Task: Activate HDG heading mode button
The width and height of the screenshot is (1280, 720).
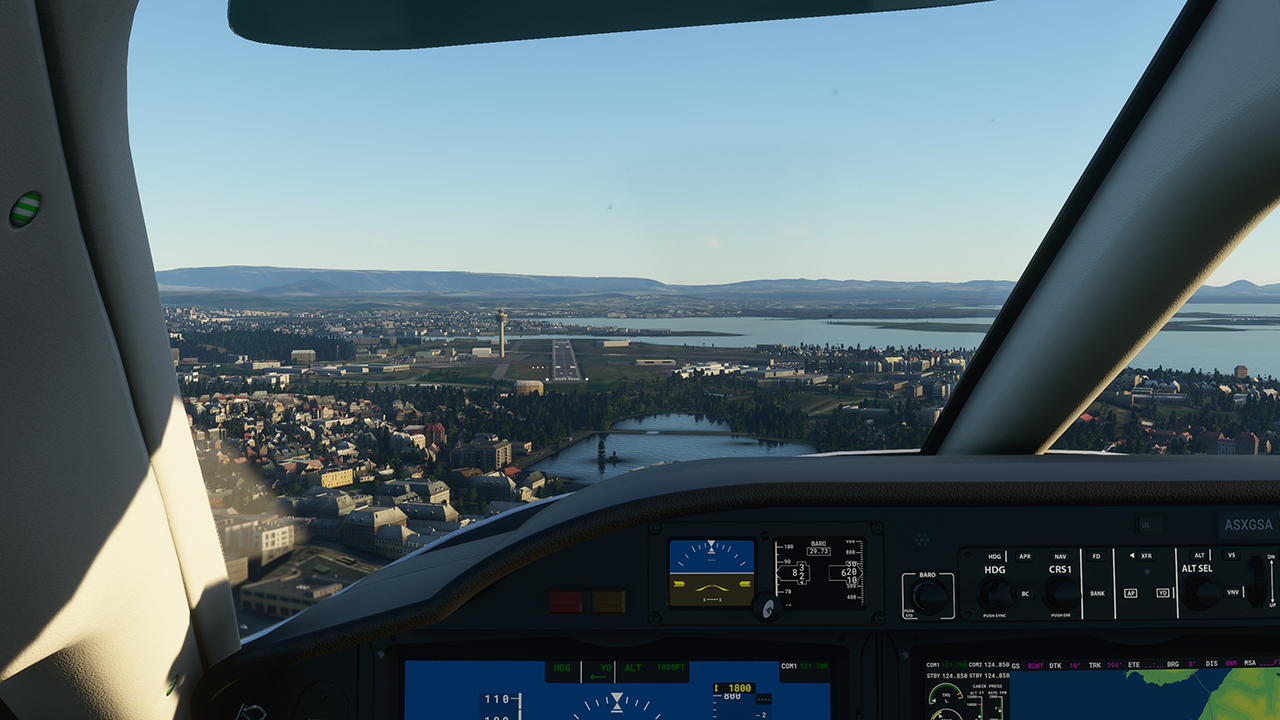Action: (x=994, y=557)
